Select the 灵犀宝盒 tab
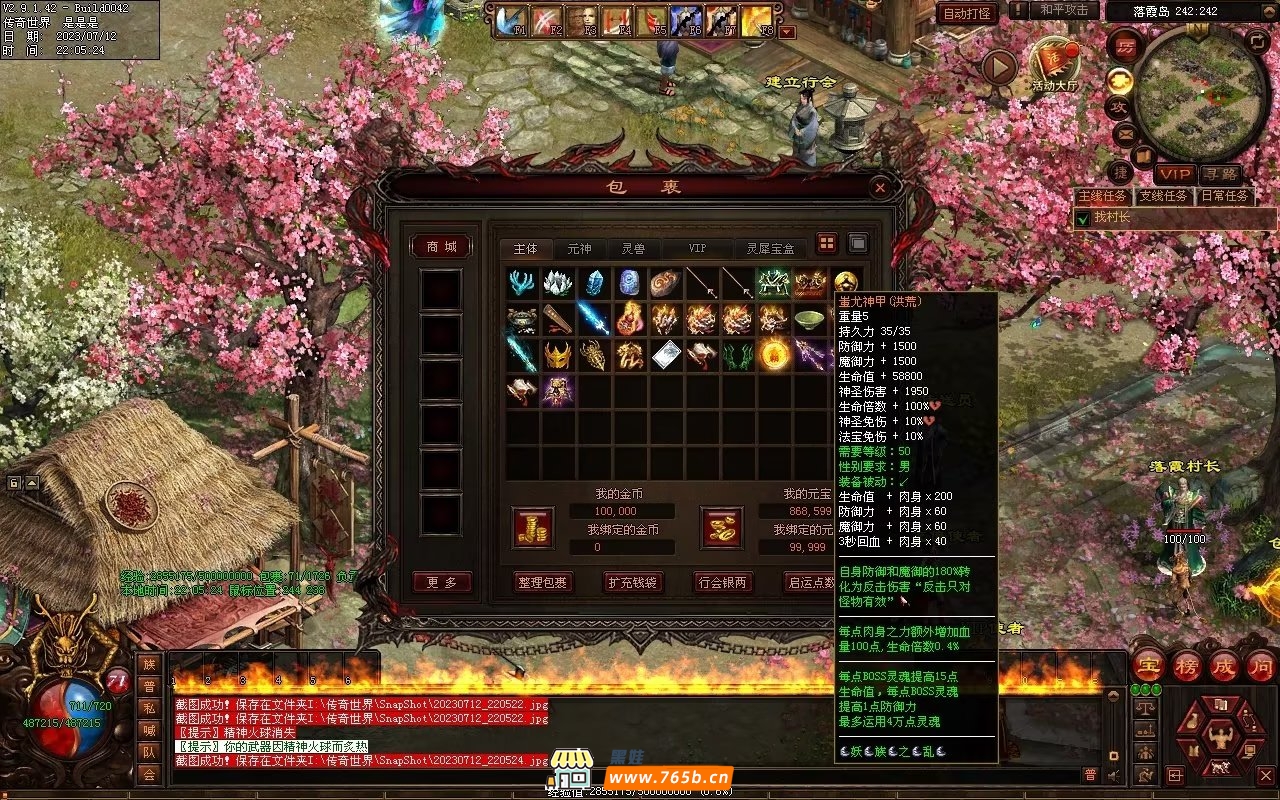This screenshot has width=1280, height=800. [770, 249]
